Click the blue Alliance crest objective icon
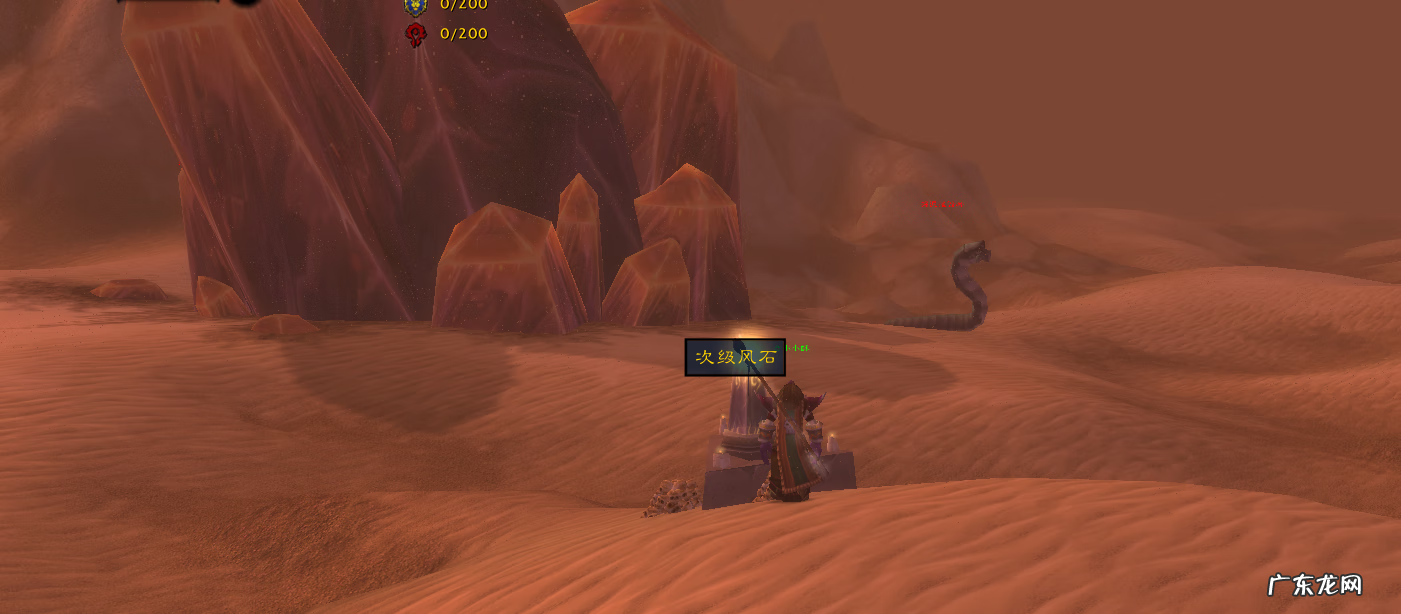The width and height of the screenshot is (1401, 614). pos(415,6)
